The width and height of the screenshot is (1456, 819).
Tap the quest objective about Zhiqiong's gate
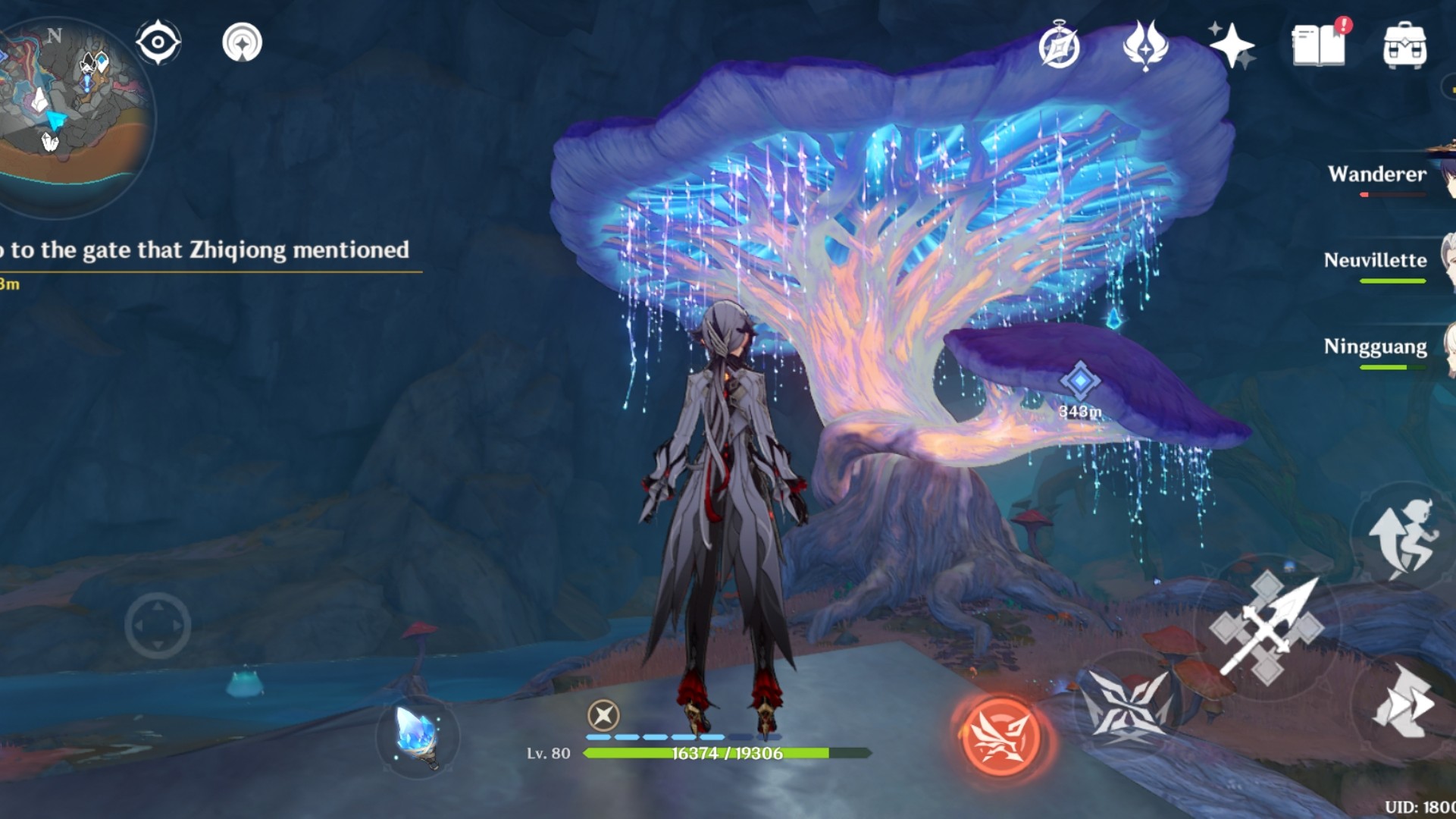pyautogui.click(x=205, y=250)
